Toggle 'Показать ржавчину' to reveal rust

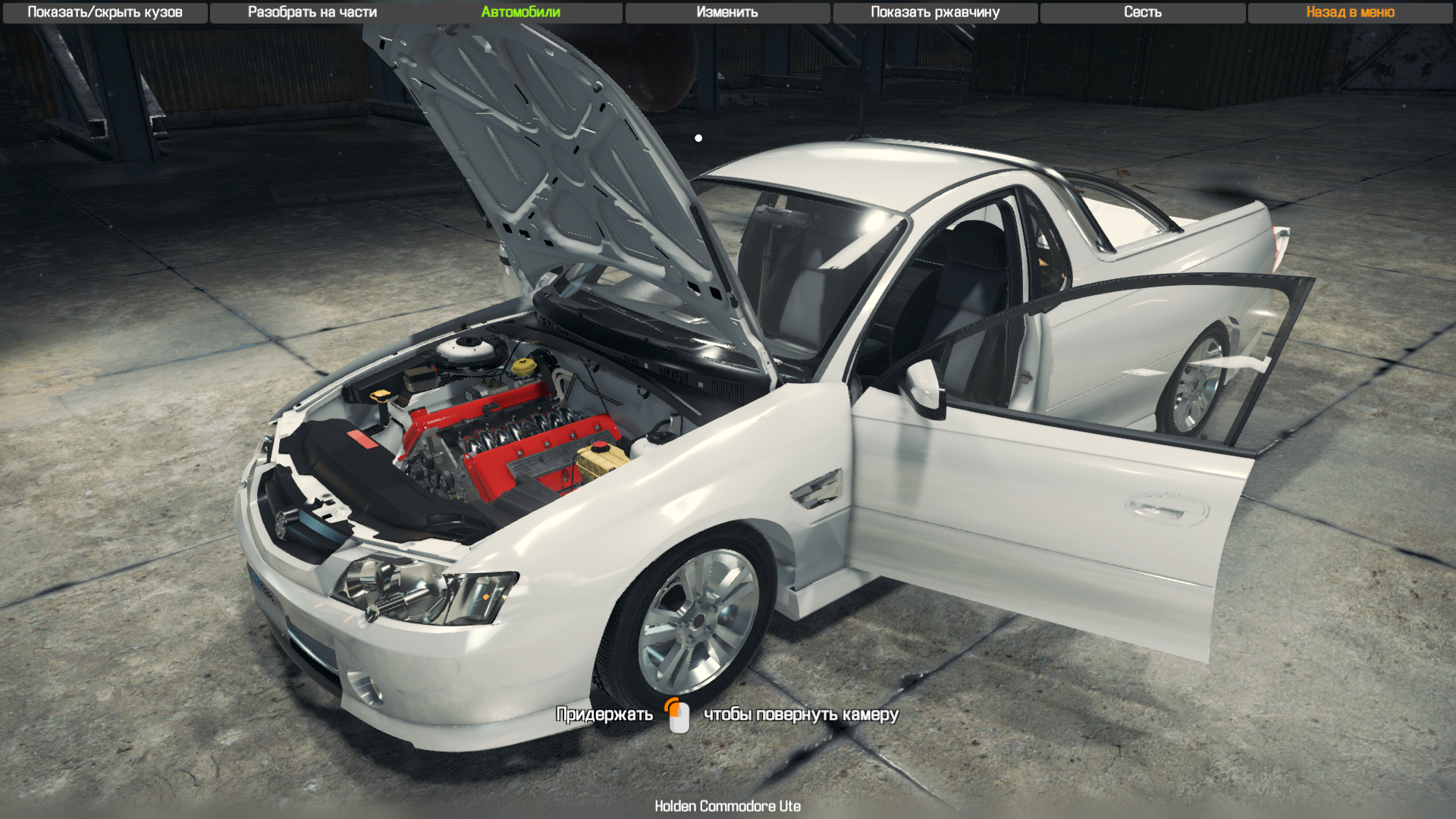pos(934,12)
